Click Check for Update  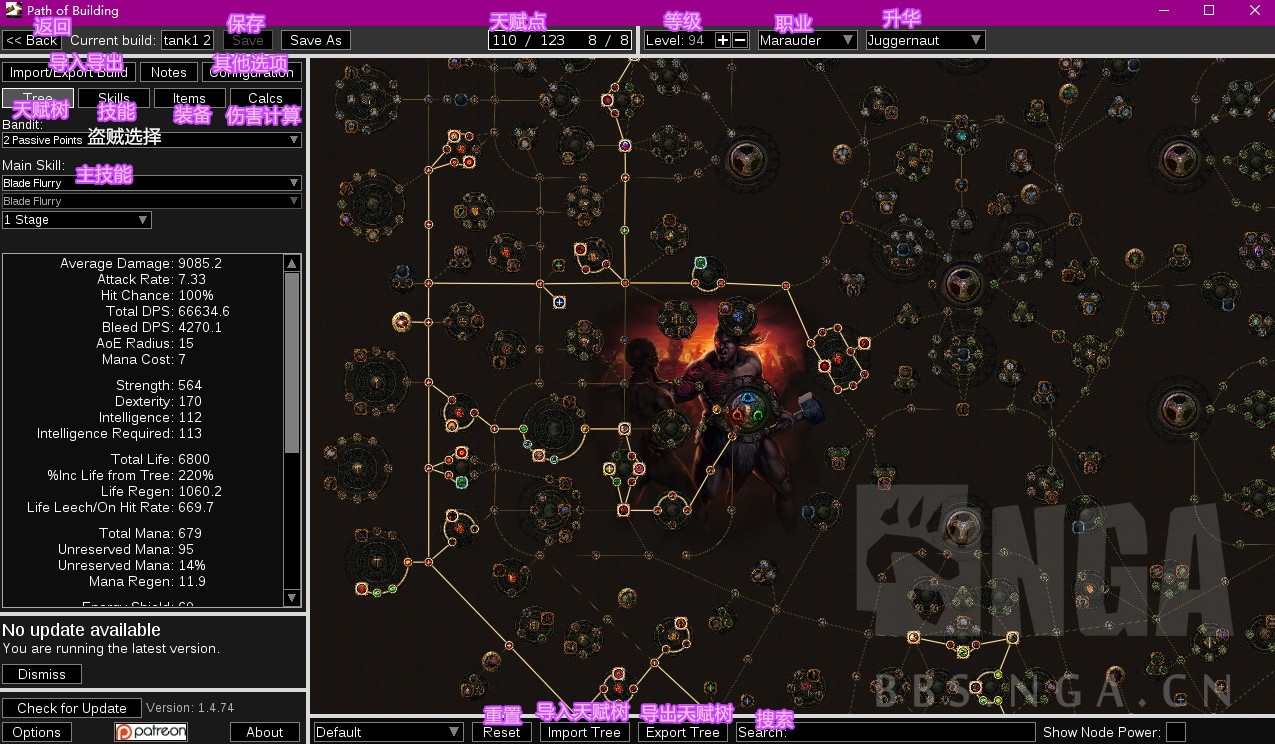point(72,708)
